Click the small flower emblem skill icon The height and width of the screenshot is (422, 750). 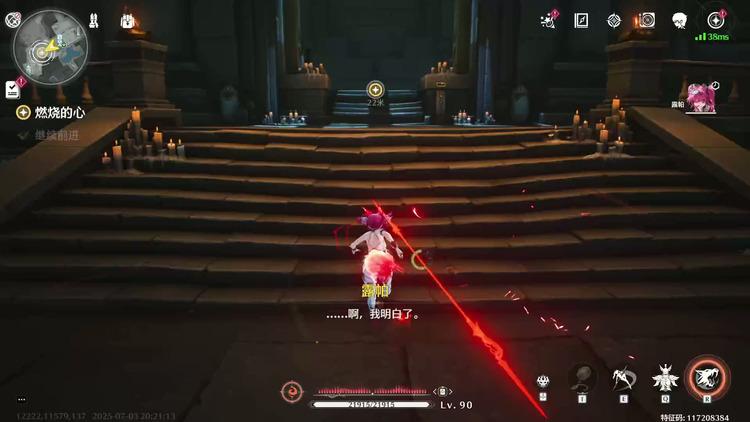(x=542, y=381)
